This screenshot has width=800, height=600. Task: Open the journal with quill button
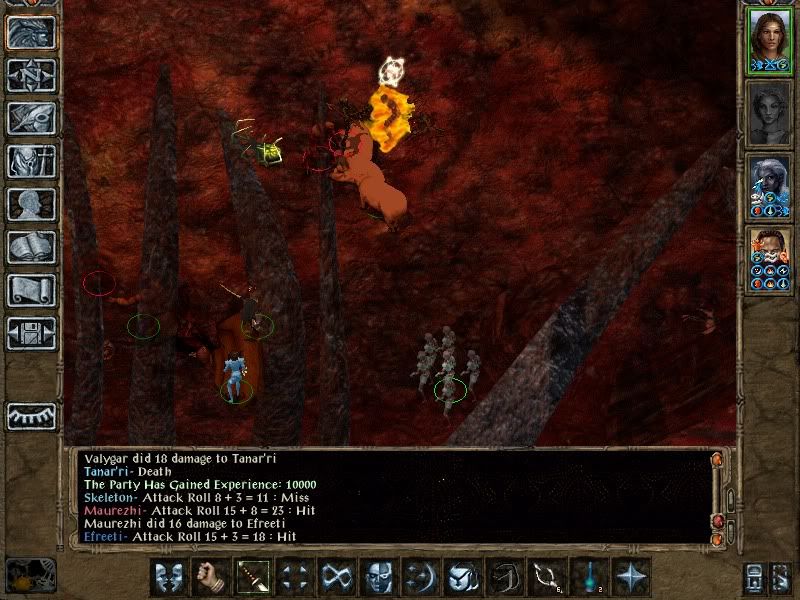point(32,118)
